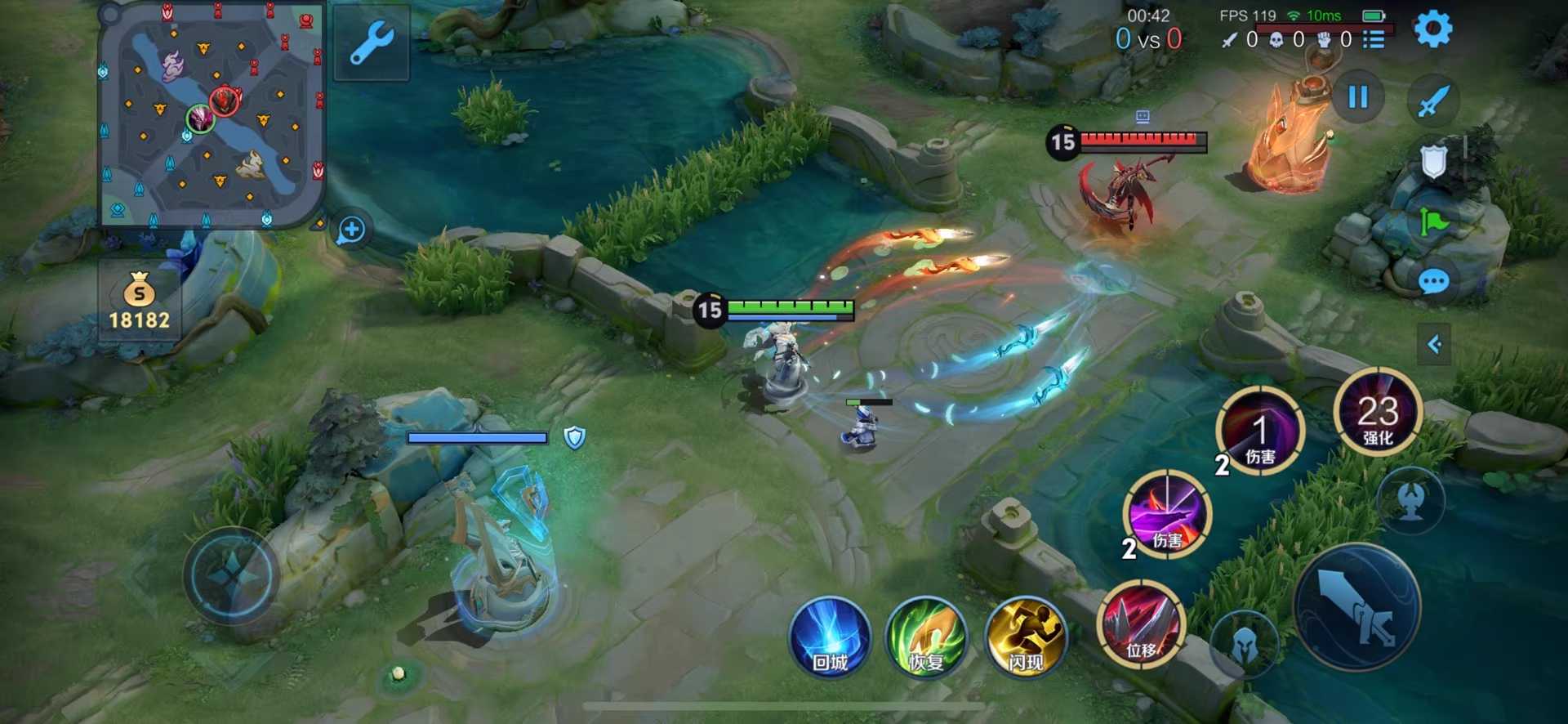Open the scoreboard list icon

point(1374,39)
